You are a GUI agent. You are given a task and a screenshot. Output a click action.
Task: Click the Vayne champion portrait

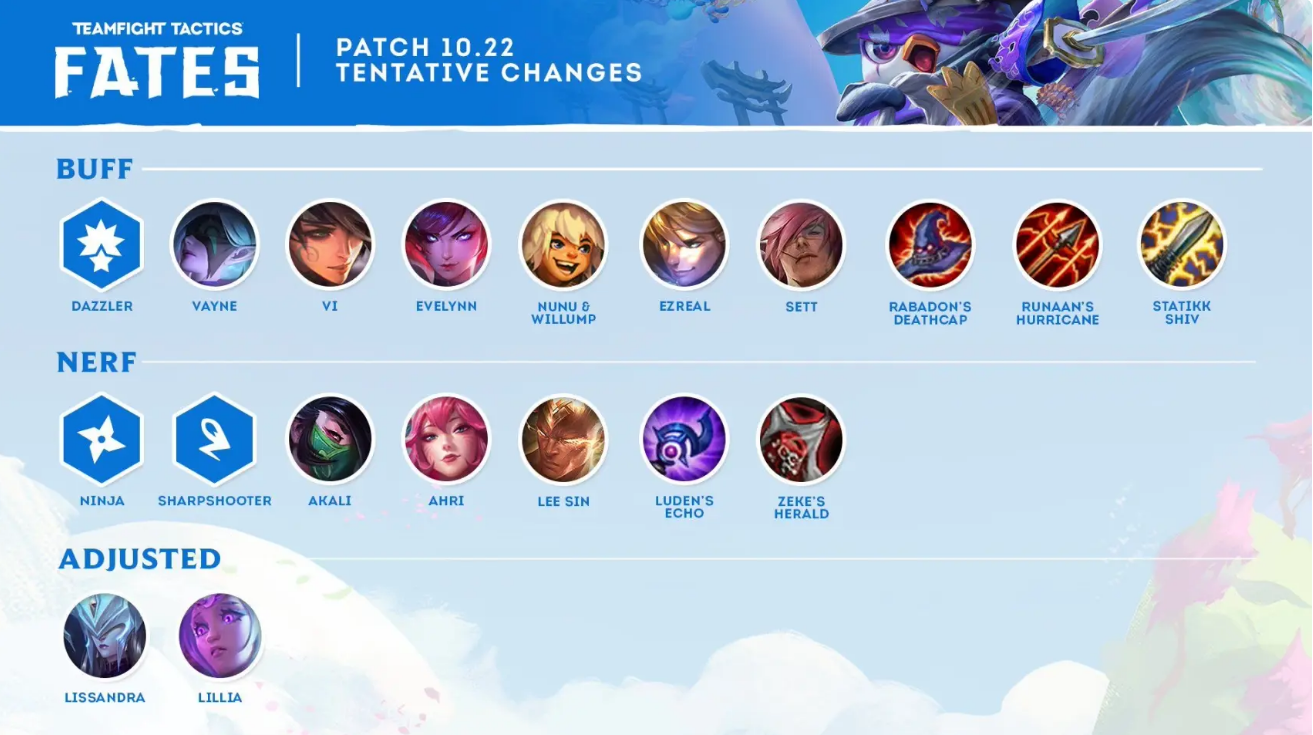[x=215, y=245]
